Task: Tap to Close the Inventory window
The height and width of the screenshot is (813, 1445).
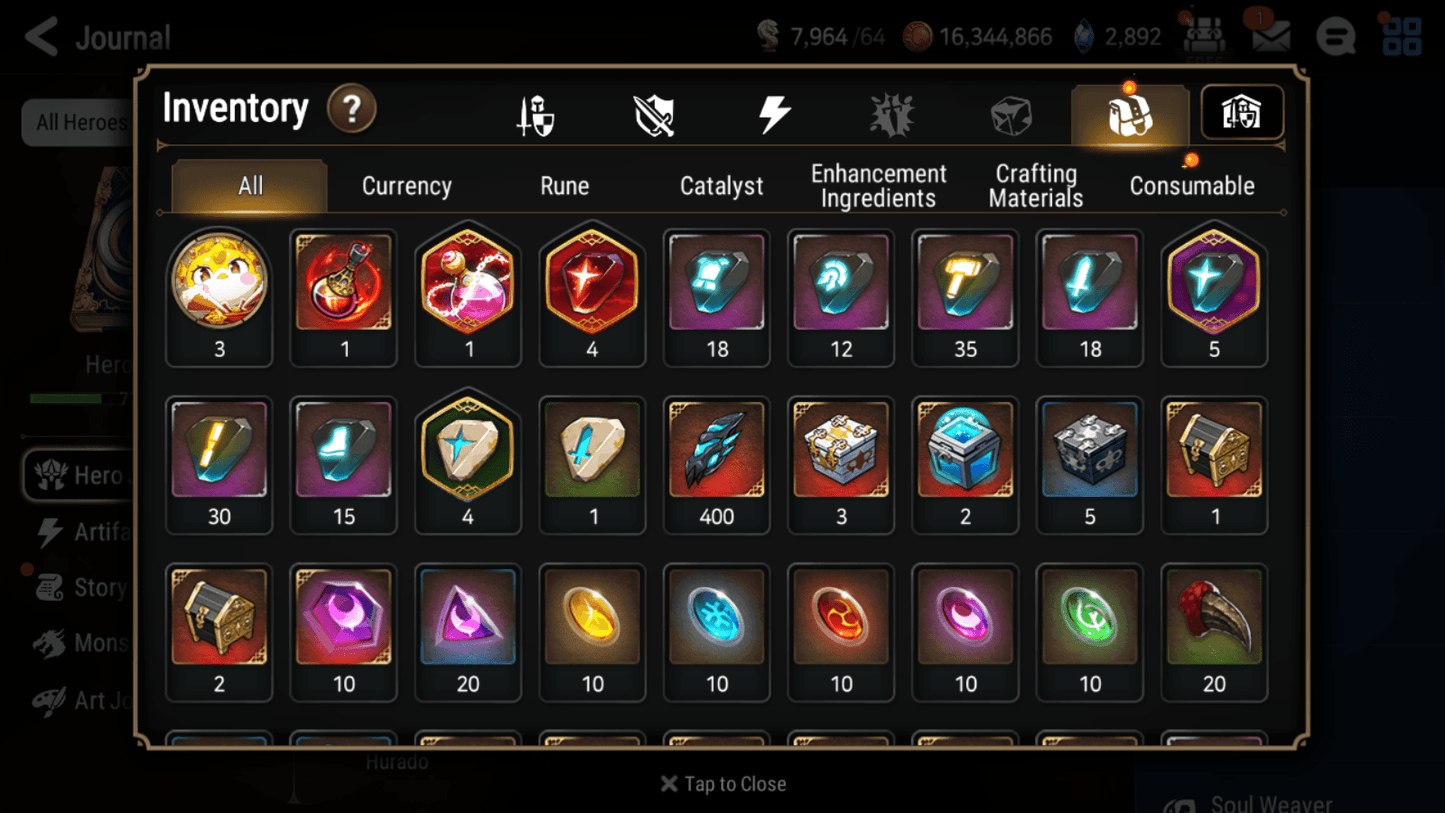Action: (722, 784)
